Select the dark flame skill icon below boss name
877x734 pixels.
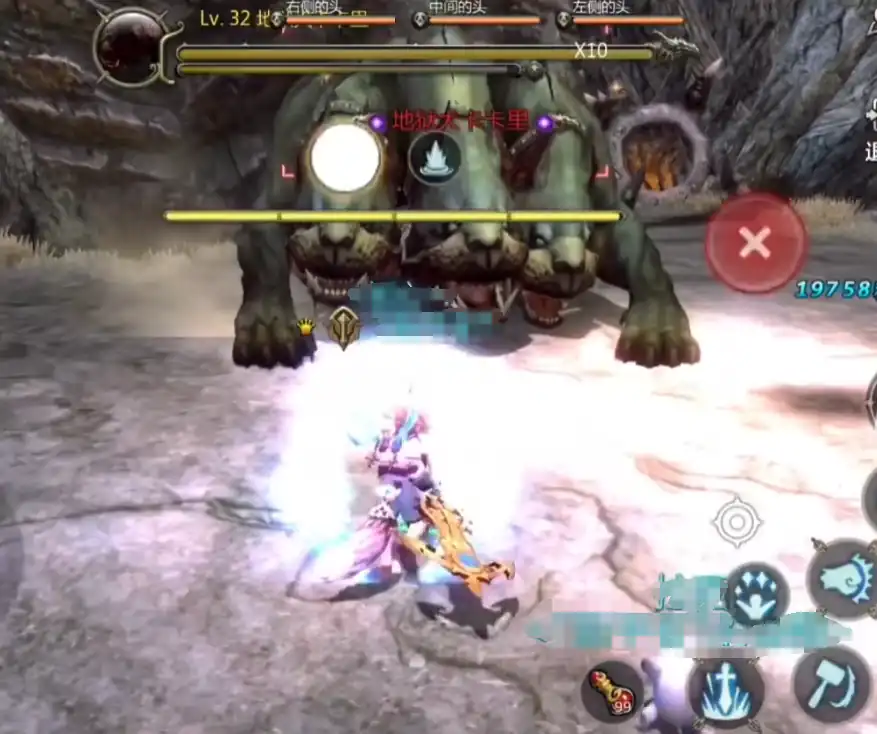click(435, 158)
